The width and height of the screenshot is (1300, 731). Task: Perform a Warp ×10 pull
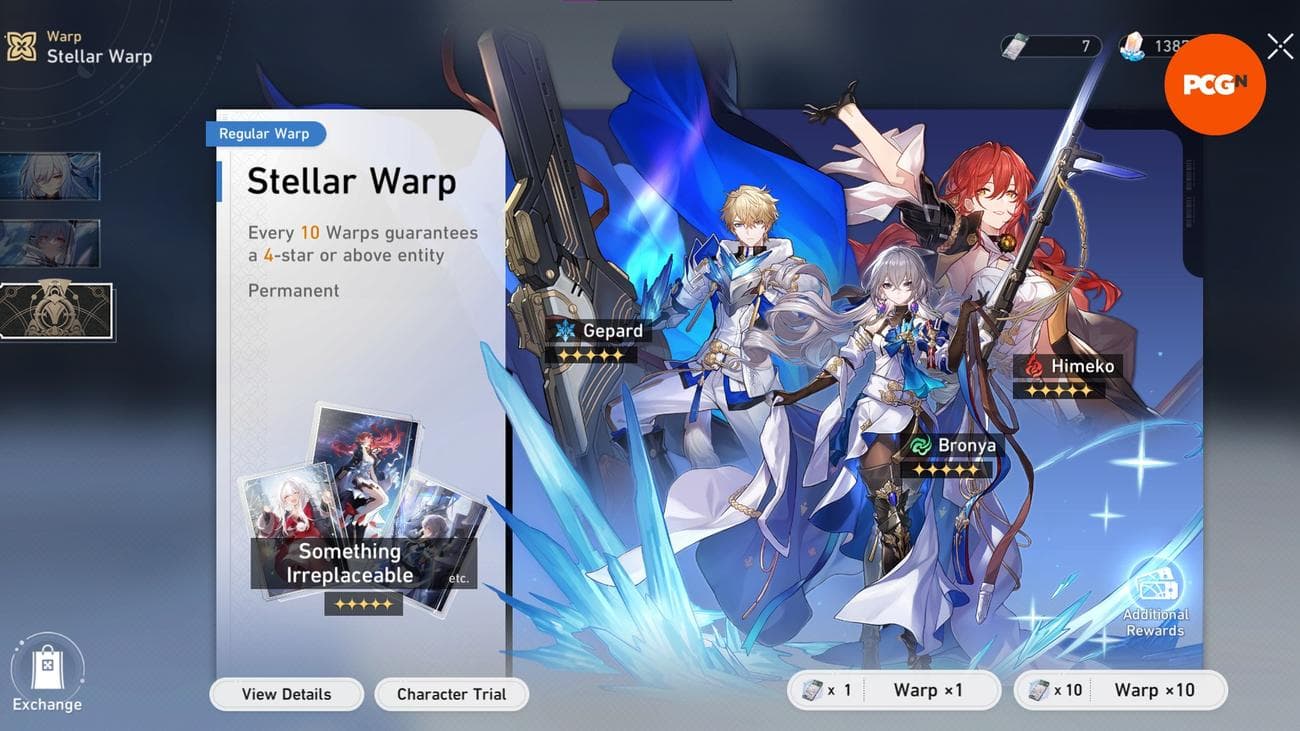point(1157,689)
